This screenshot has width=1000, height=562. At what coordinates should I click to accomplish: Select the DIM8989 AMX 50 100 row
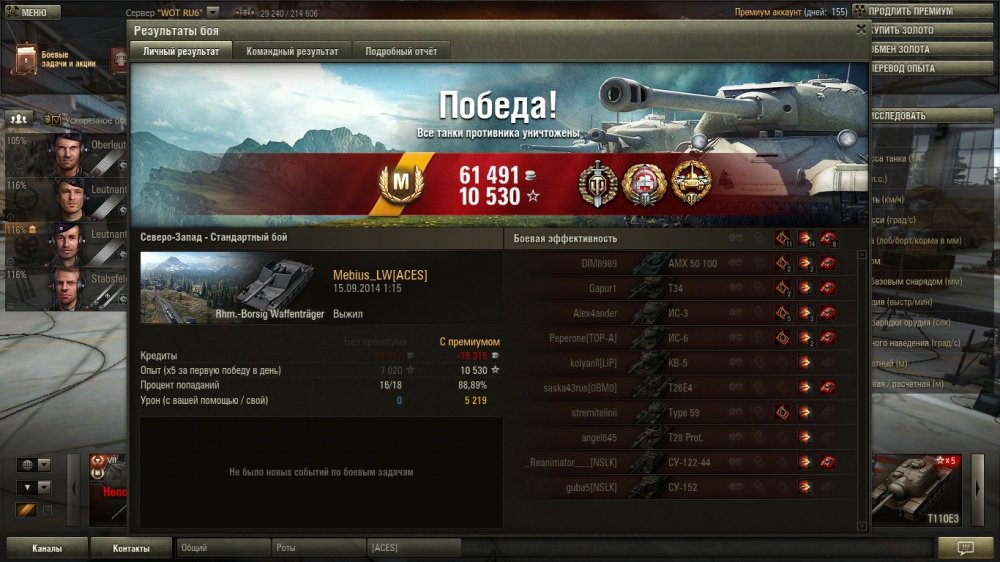coord(685,263)
